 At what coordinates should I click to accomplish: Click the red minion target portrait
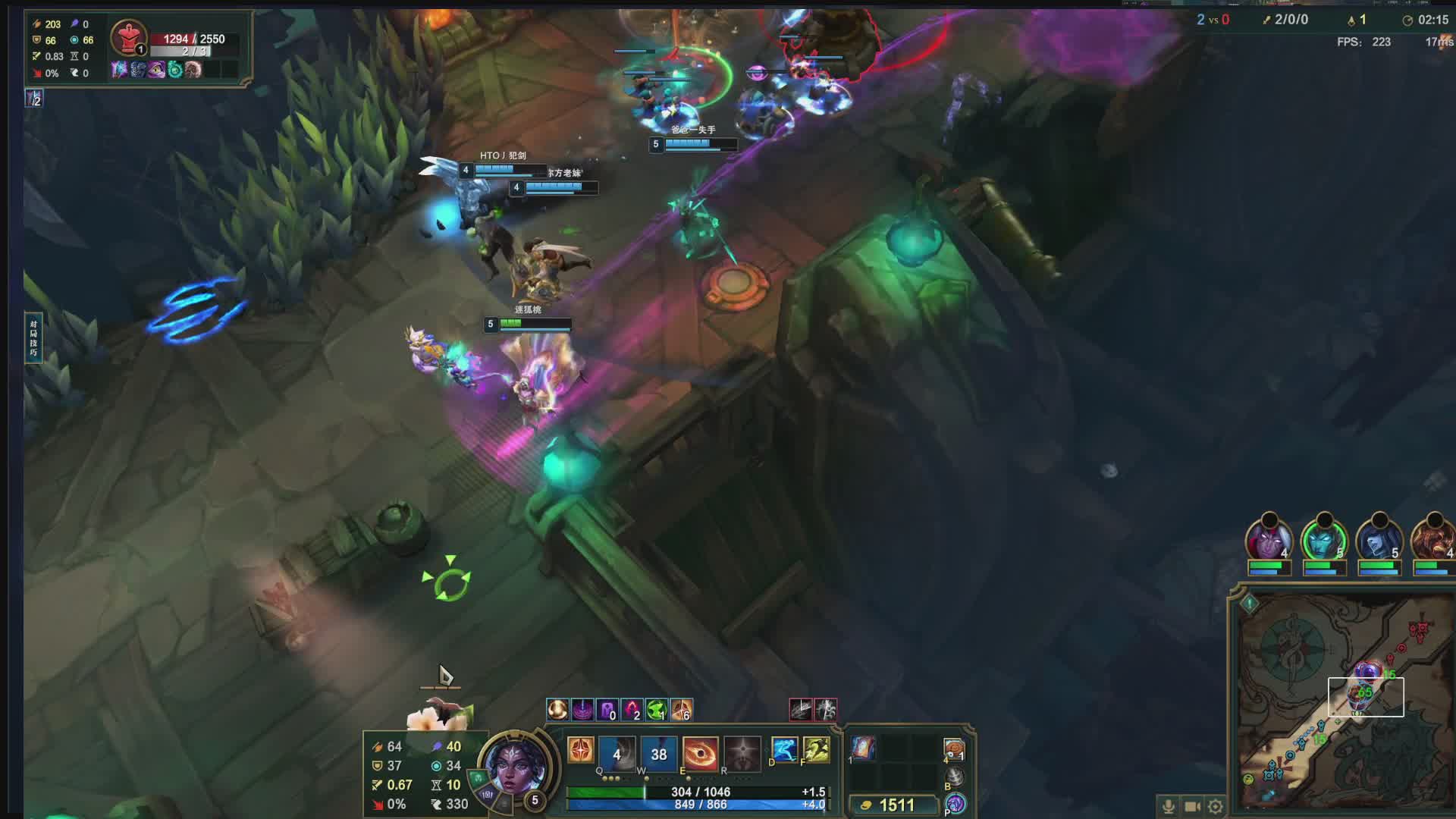tap(128, 36)
